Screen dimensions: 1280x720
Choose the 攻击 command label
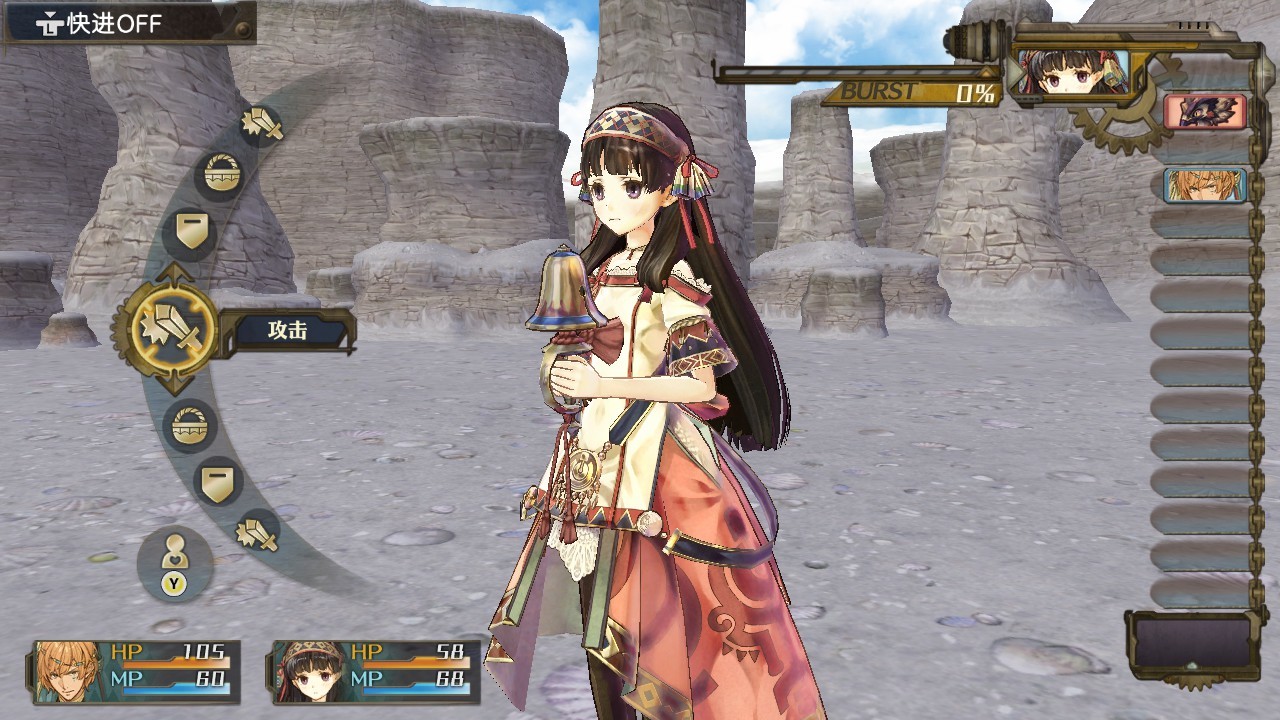pyautogui.click(x=288, y=331)
